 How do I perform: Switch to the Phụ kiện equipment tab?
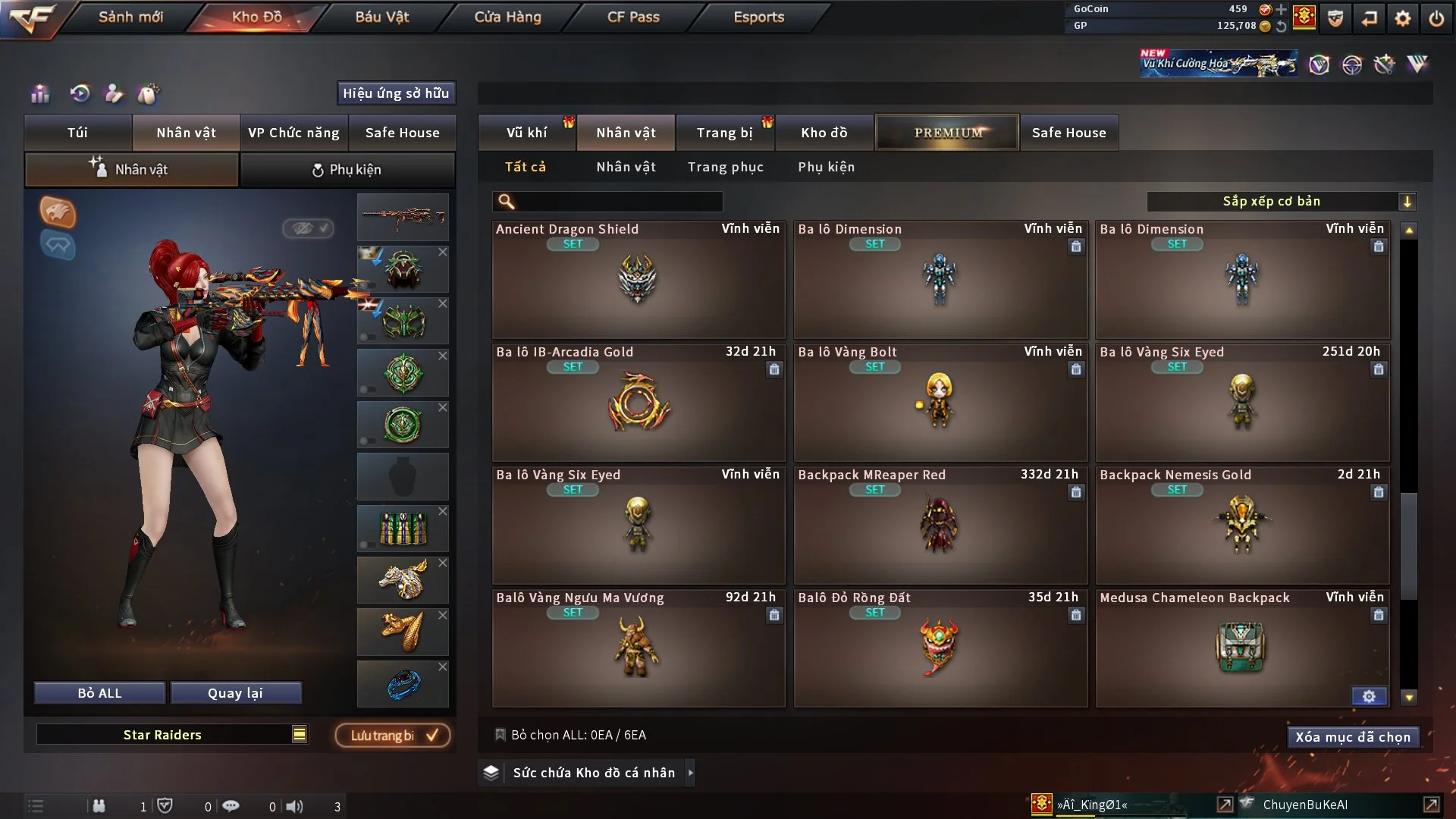347,170
